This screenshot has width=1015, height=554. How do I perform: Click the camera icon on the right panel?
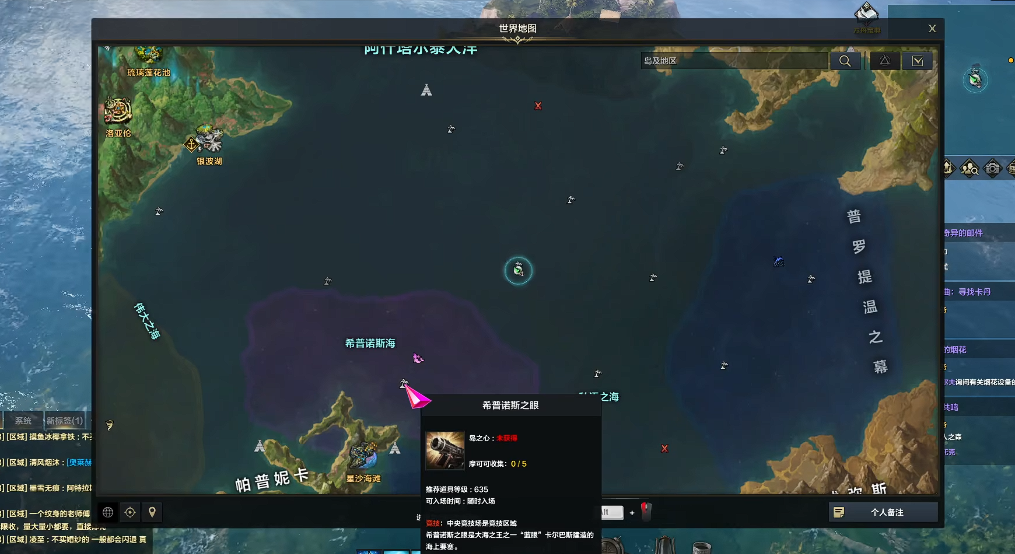[993, 168]
